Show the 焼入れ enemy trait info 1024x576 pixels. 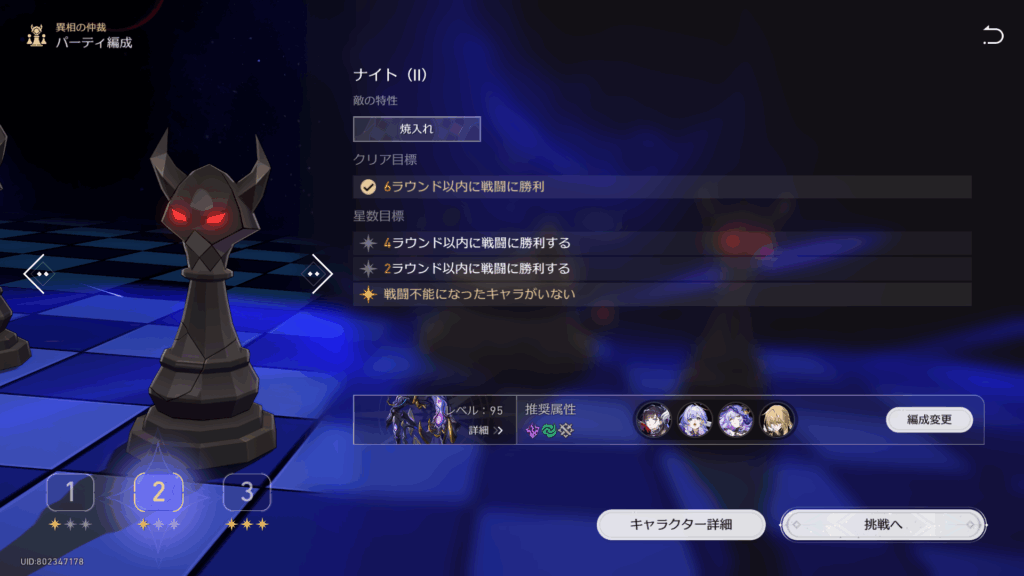tap(416, 129)
